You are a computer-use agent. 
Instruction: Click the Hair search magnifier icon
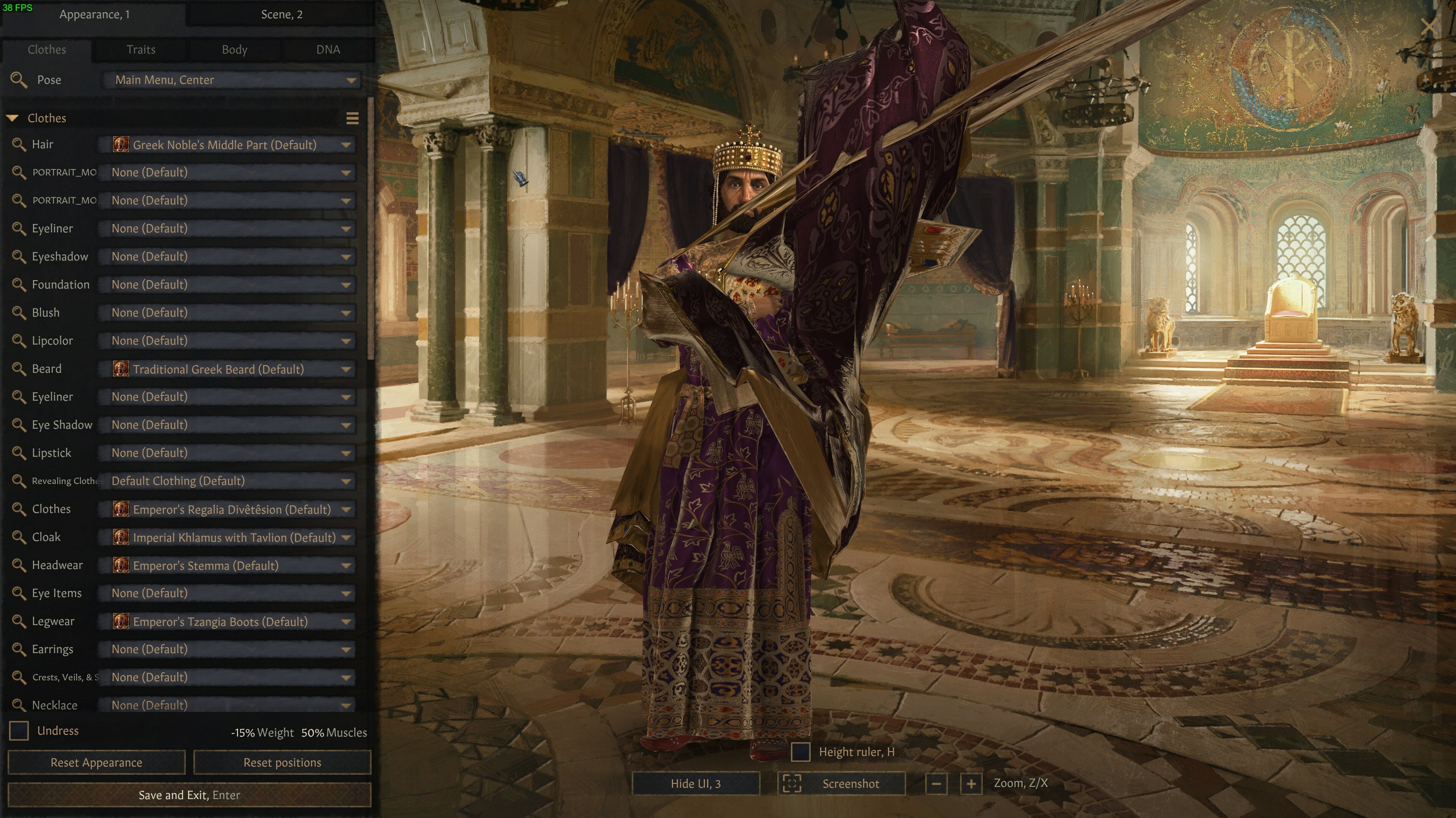tap(19, 145)
